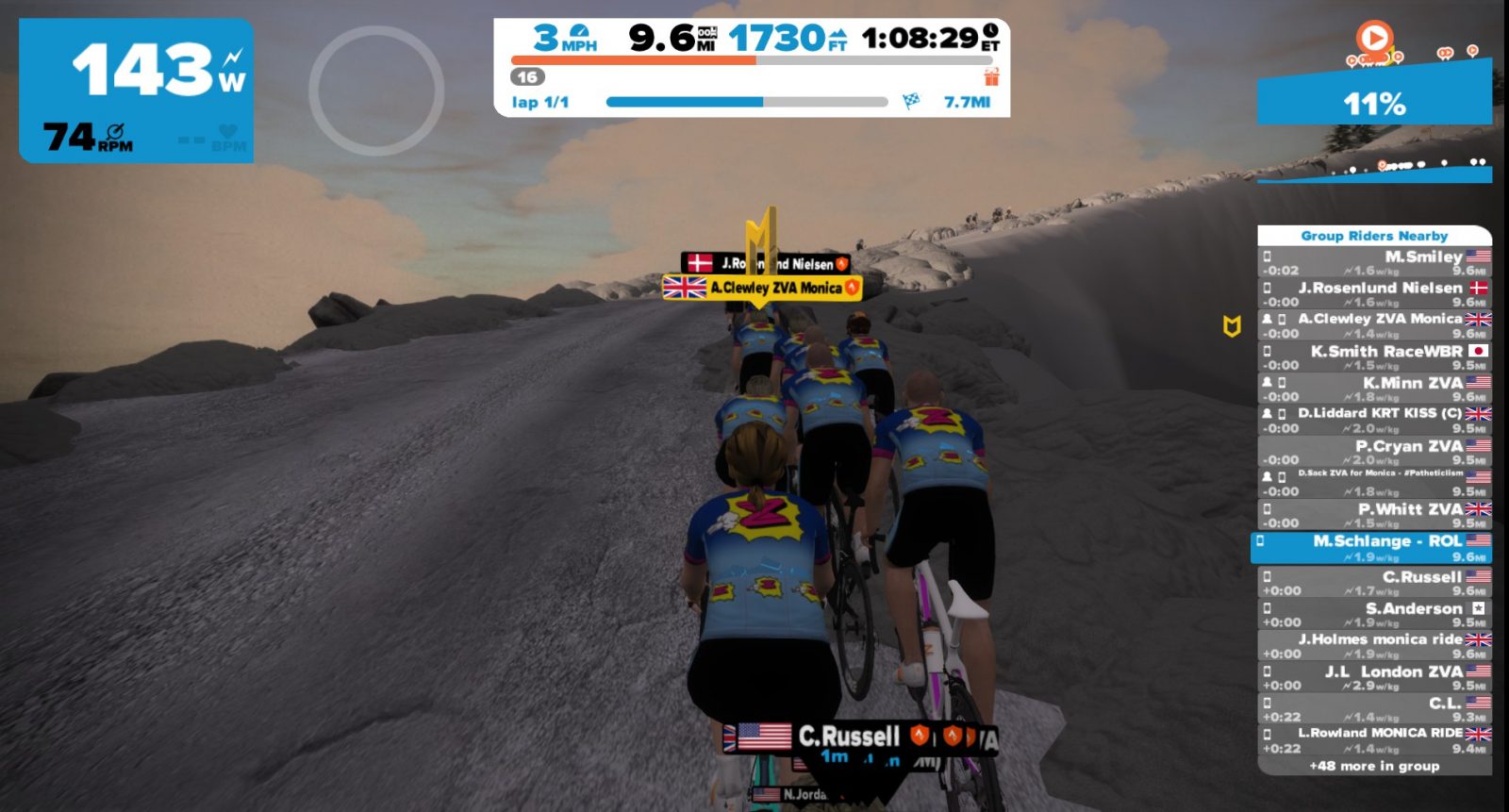Choose the J.Holmes monica ride row
This screenshot has width=1509, height=812.
pyautogui.click(x=1374, y=646)
